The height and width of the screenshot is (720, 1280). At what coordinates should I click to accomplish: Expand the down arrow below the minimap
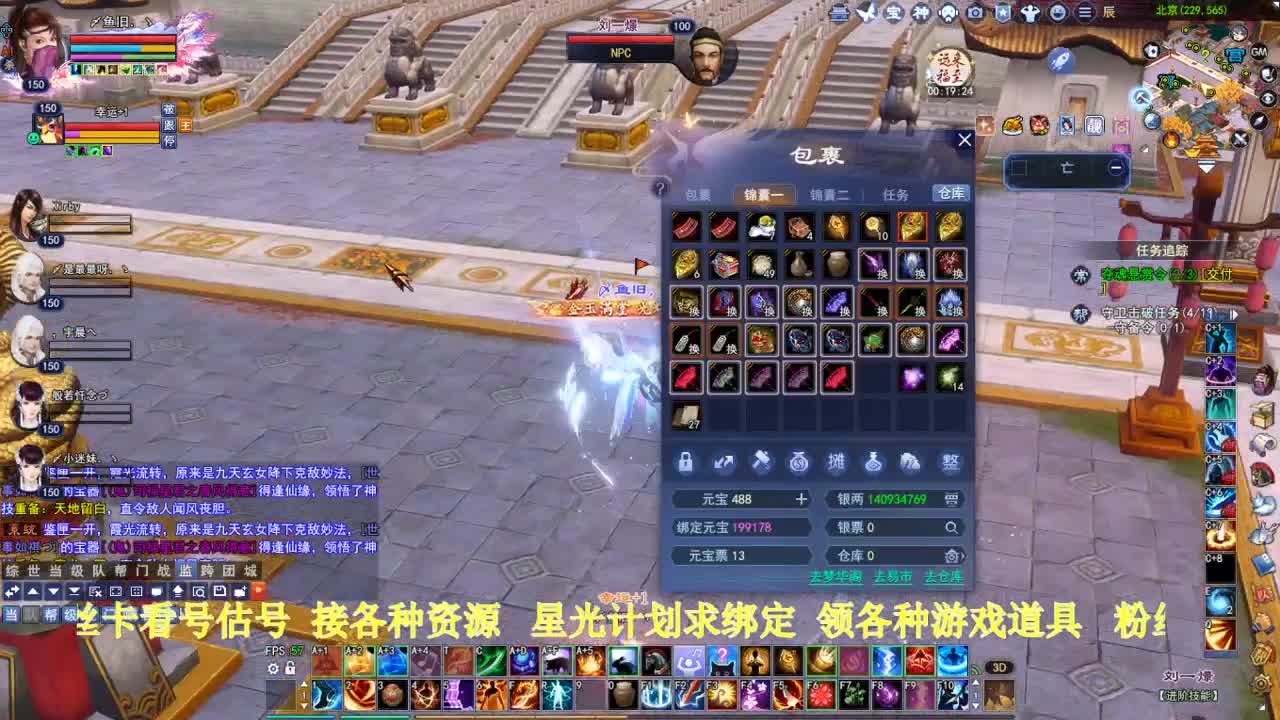tap(1206, 166)
